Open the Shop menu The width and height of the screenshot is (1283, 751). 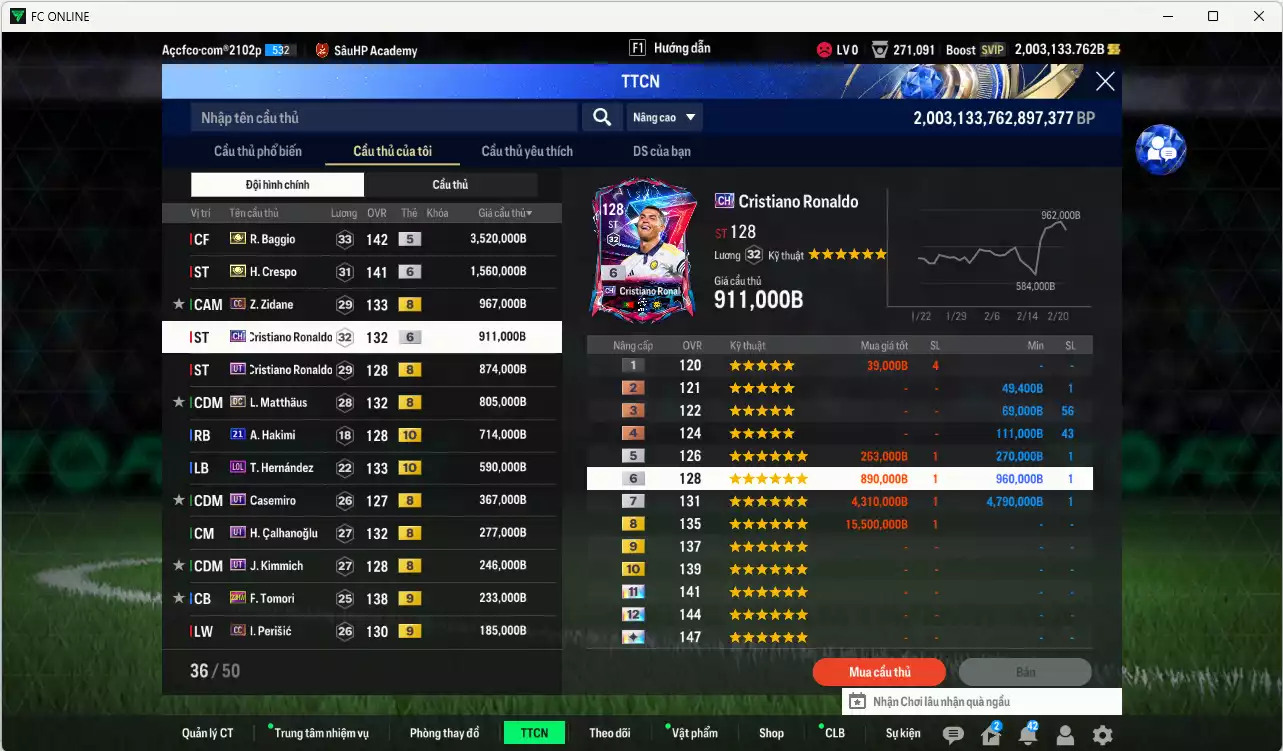[x=771, y=733]
